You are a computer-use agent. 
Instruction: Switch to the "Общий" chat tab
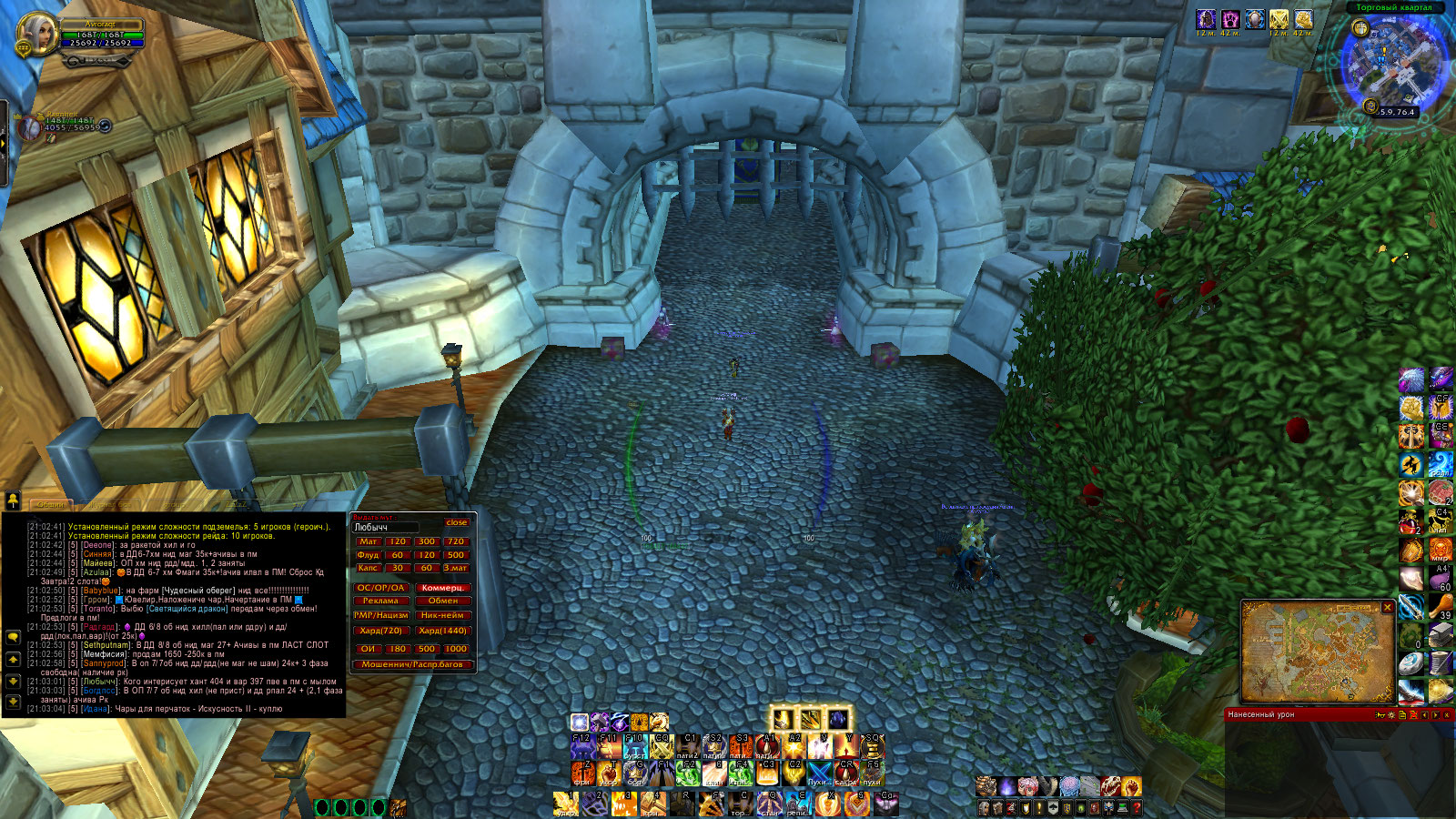(x=50, y=504)
